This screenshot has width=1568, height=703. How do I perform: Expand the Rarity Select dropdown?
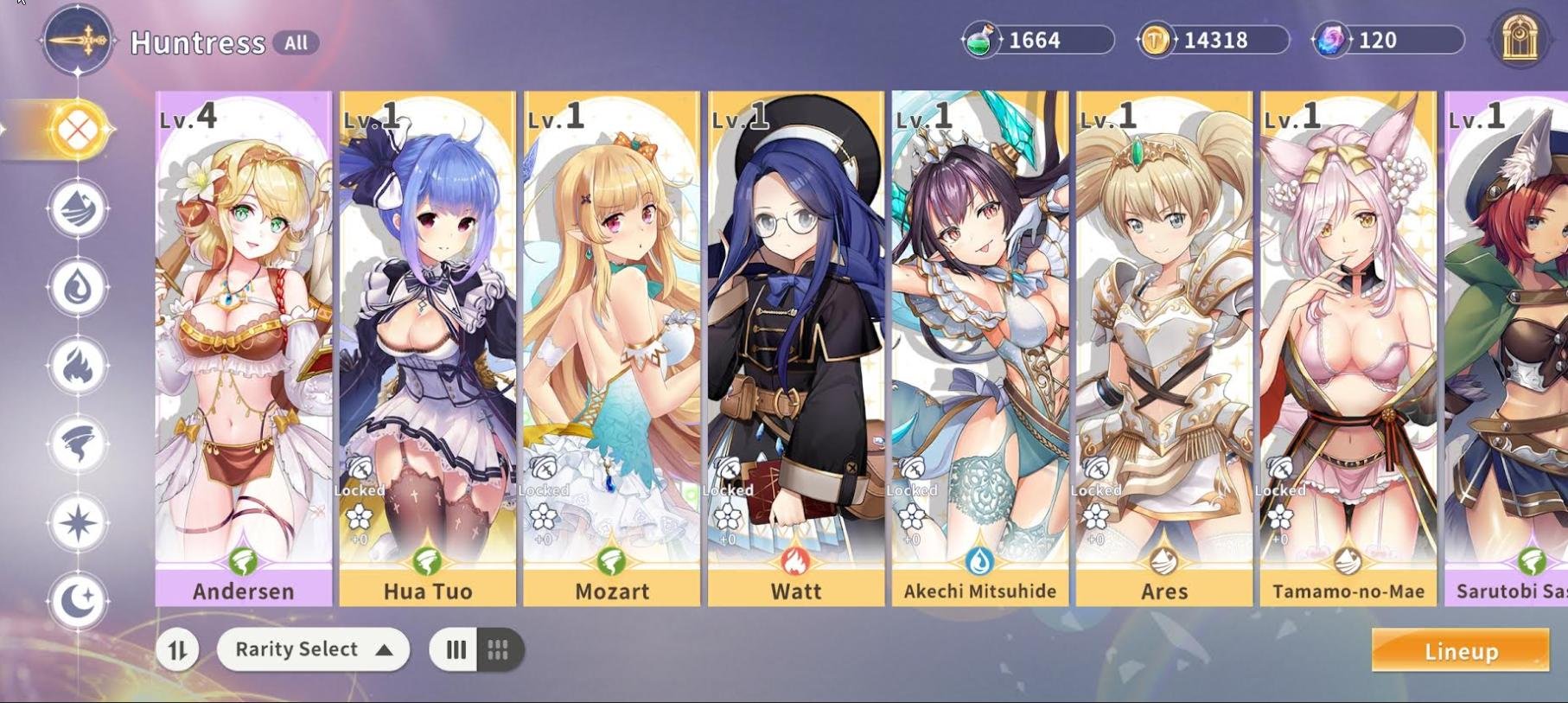(x=313, y=649)
